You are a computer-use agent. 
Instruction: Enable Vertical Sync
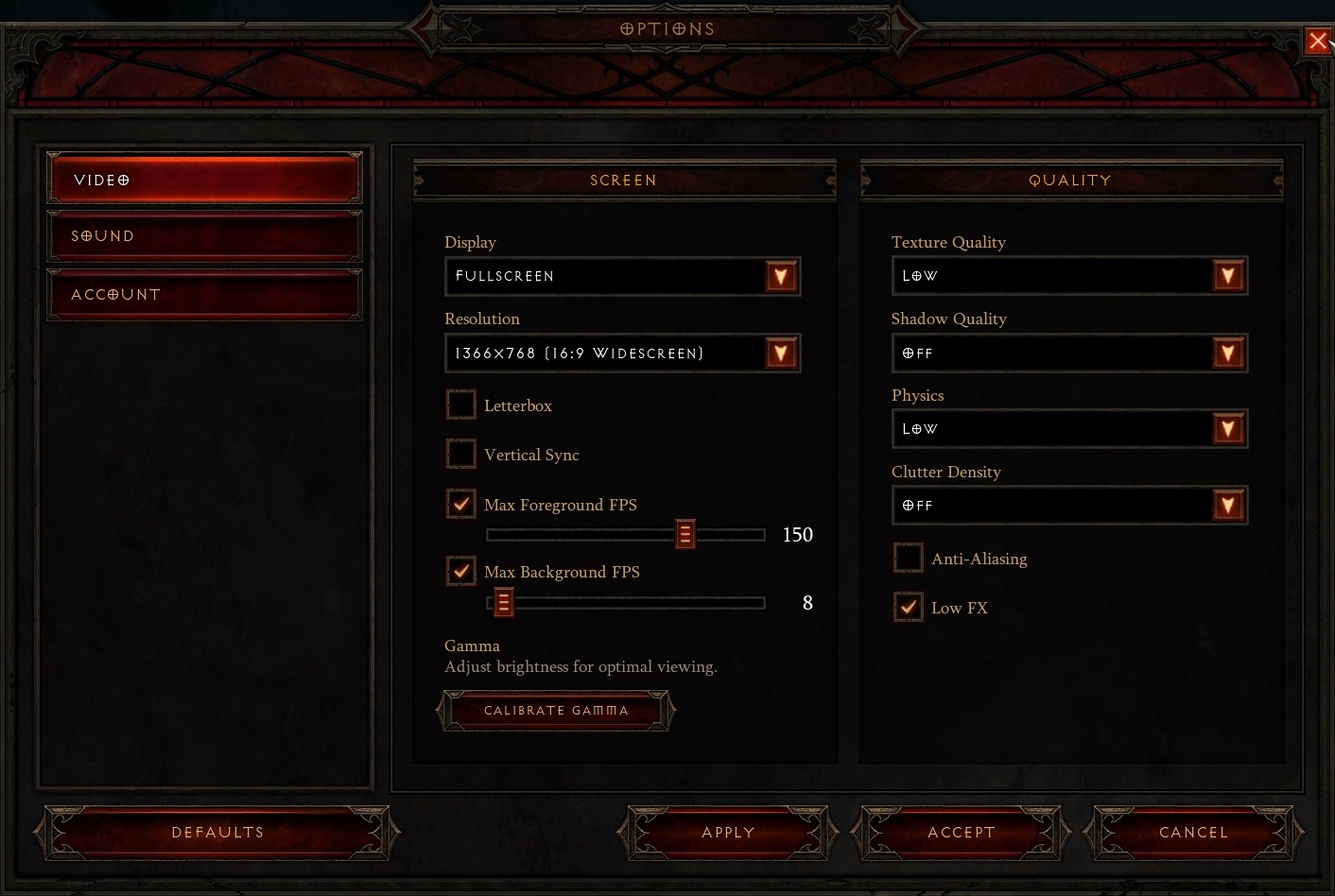click(461, 455)
